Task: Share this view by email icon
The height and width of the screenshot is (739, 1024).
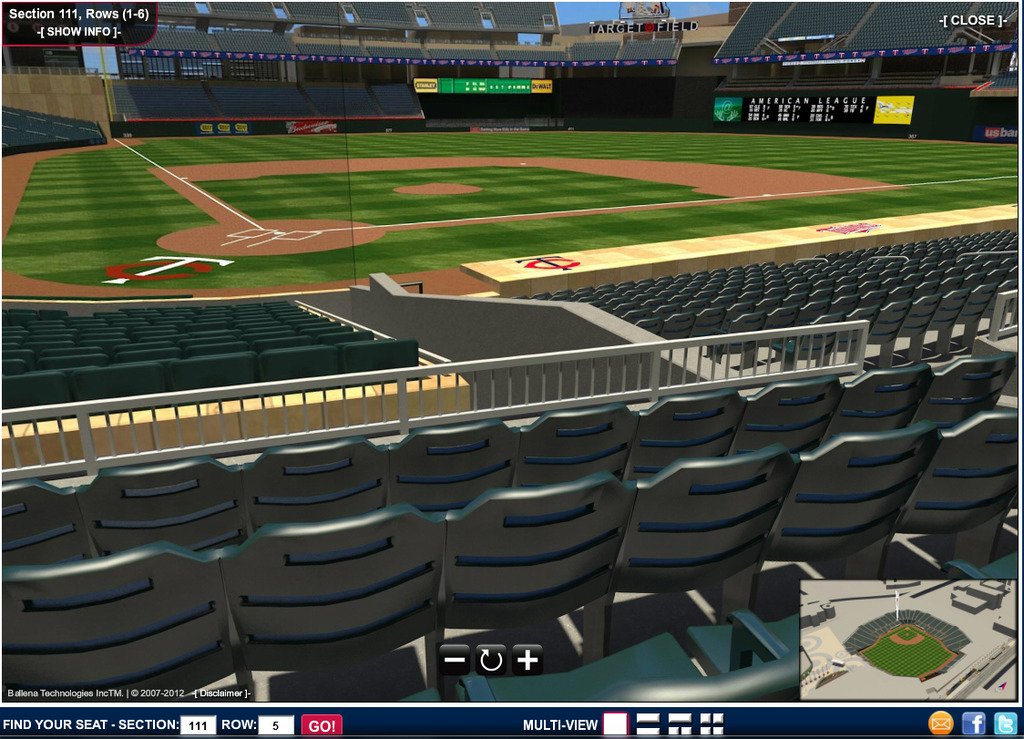Action: pos(941,723)
